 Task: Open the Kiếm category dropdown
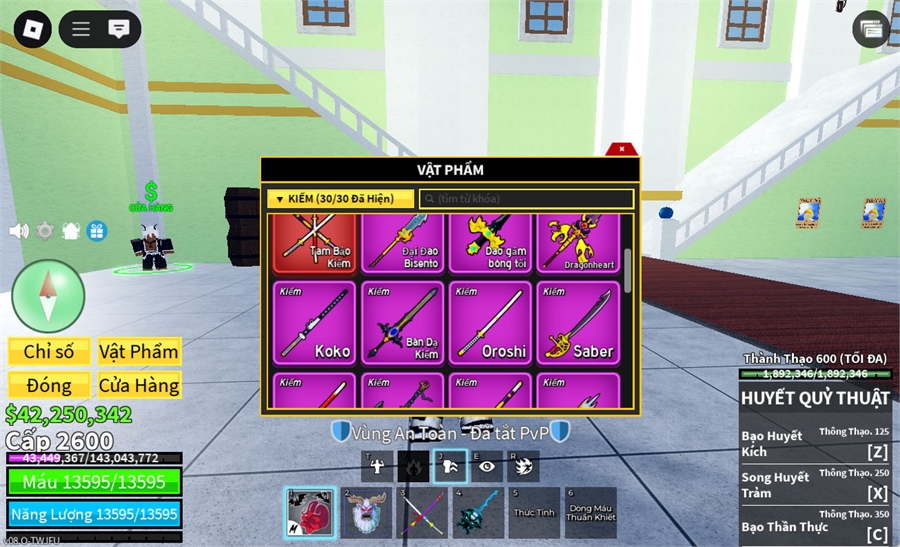(x=340, y=199)
